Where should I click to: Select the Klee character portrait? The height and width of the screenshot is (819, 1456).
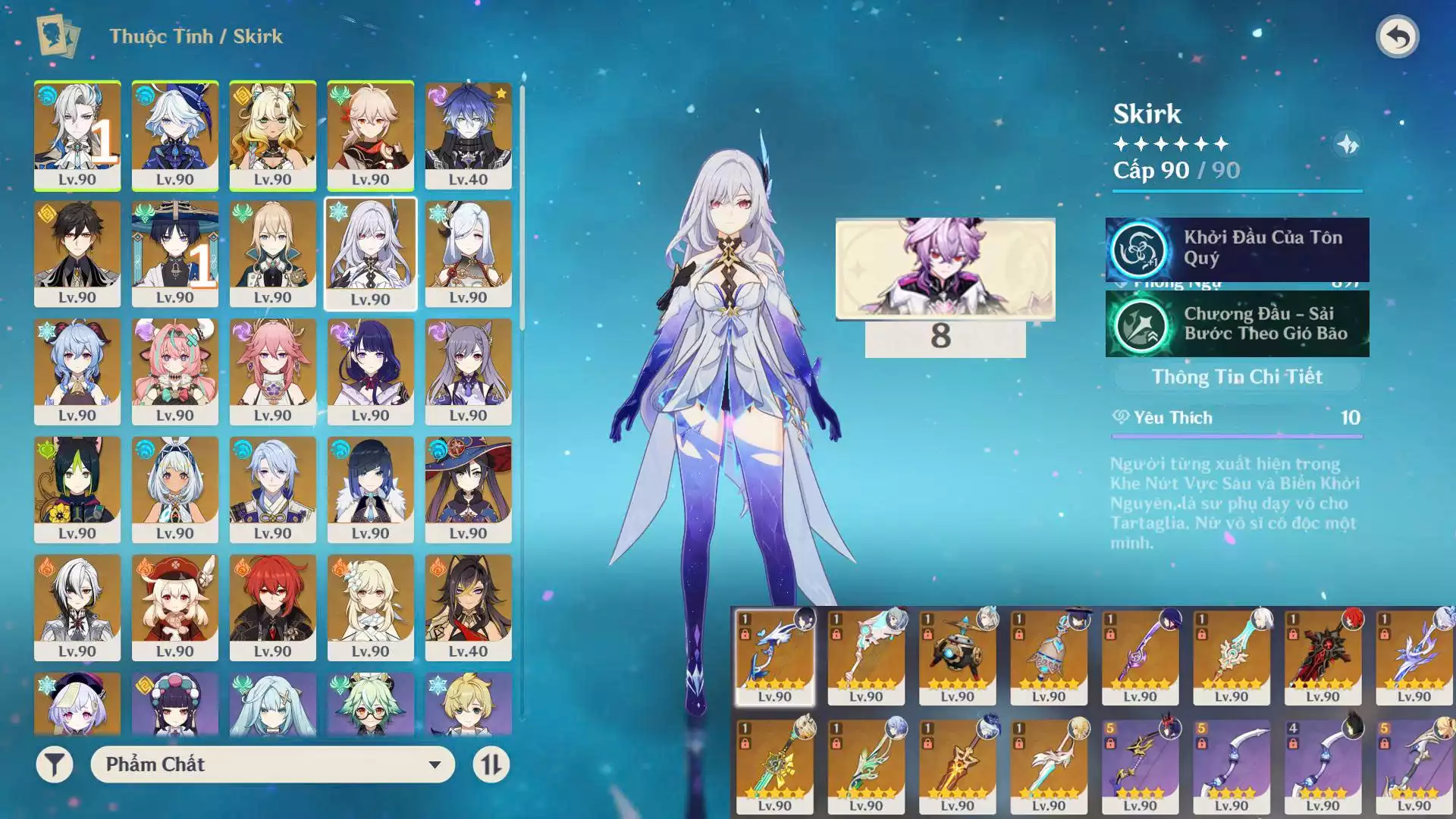[175, 607]
